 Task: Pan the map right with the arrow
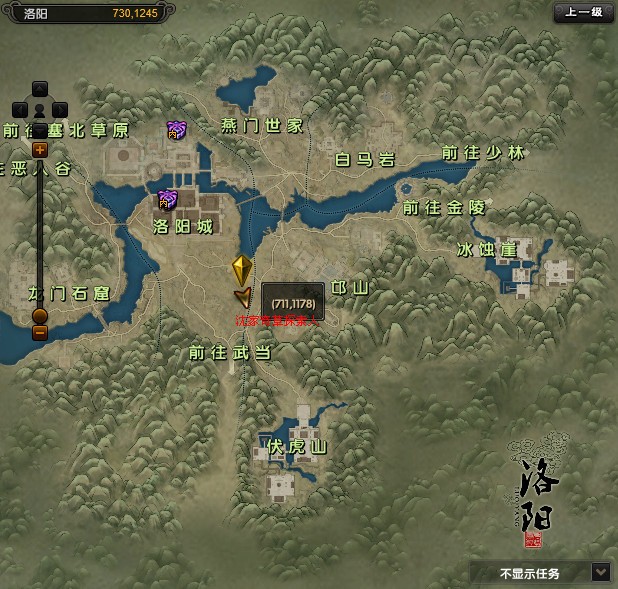click(60, 108)
